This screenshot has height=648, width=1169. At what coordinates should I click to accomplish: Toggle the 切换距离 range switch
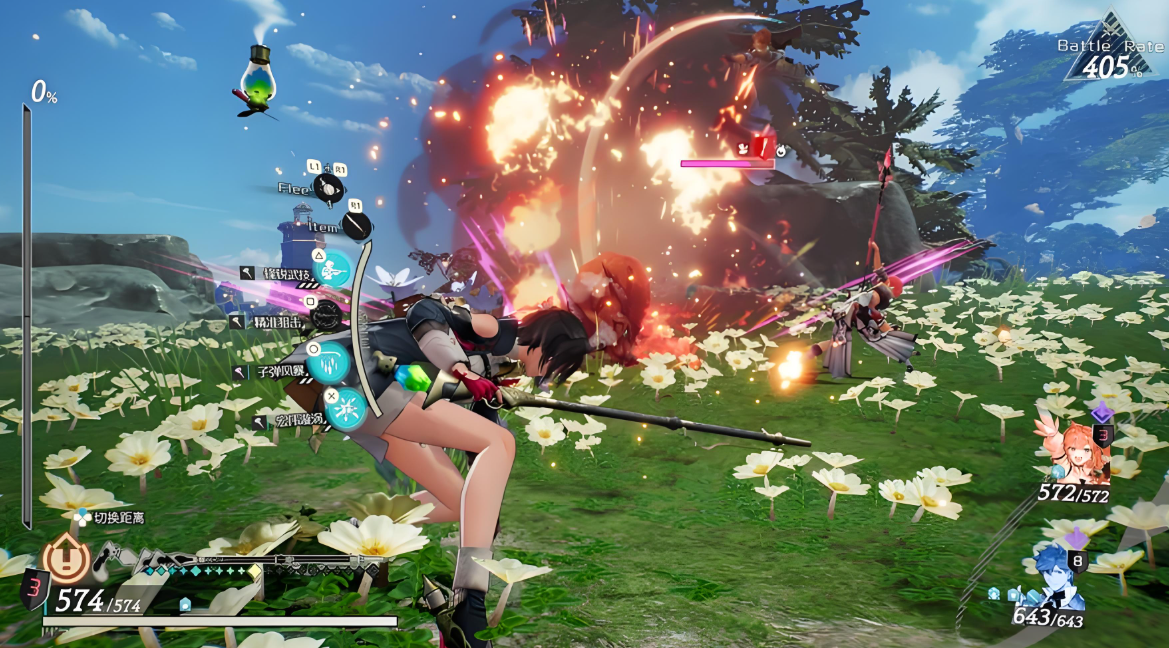pos(82,518)
